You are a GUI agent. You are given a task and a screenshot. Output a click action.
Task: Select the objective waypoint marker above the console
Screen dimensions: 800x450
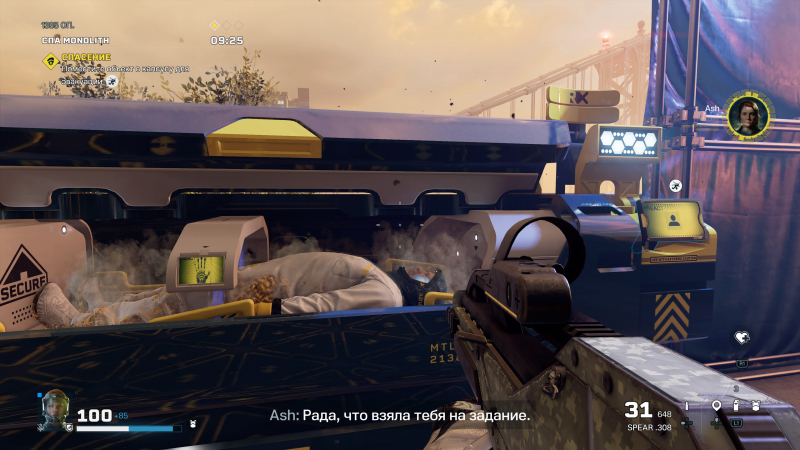coord(677,184)
